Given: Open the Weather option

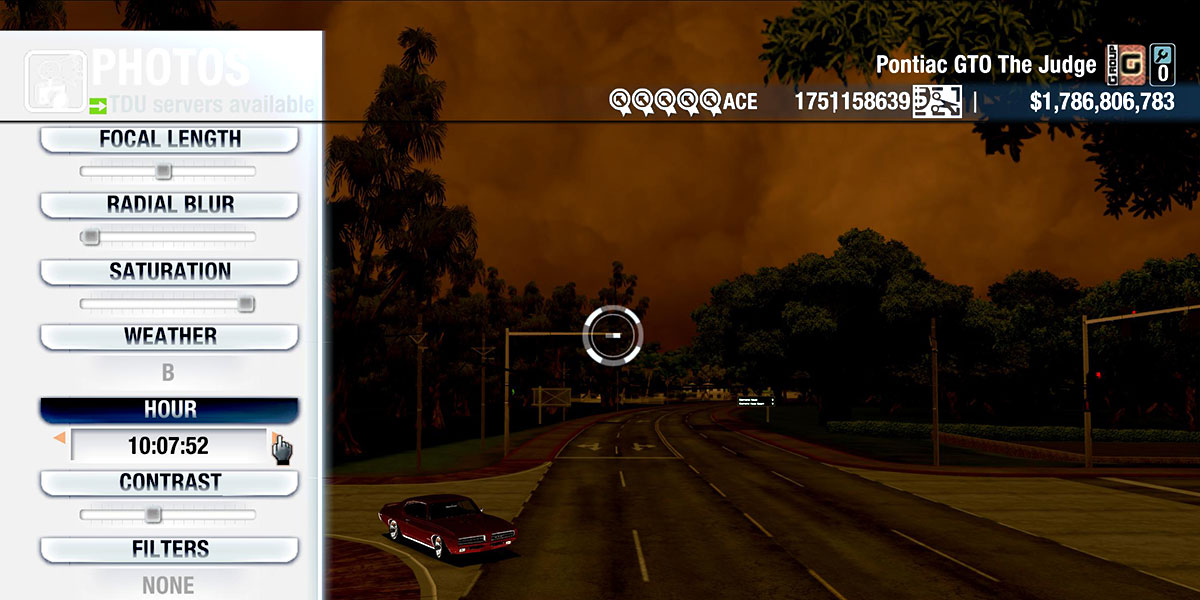Looking at the screenshot, I should (x=169, y=336).
